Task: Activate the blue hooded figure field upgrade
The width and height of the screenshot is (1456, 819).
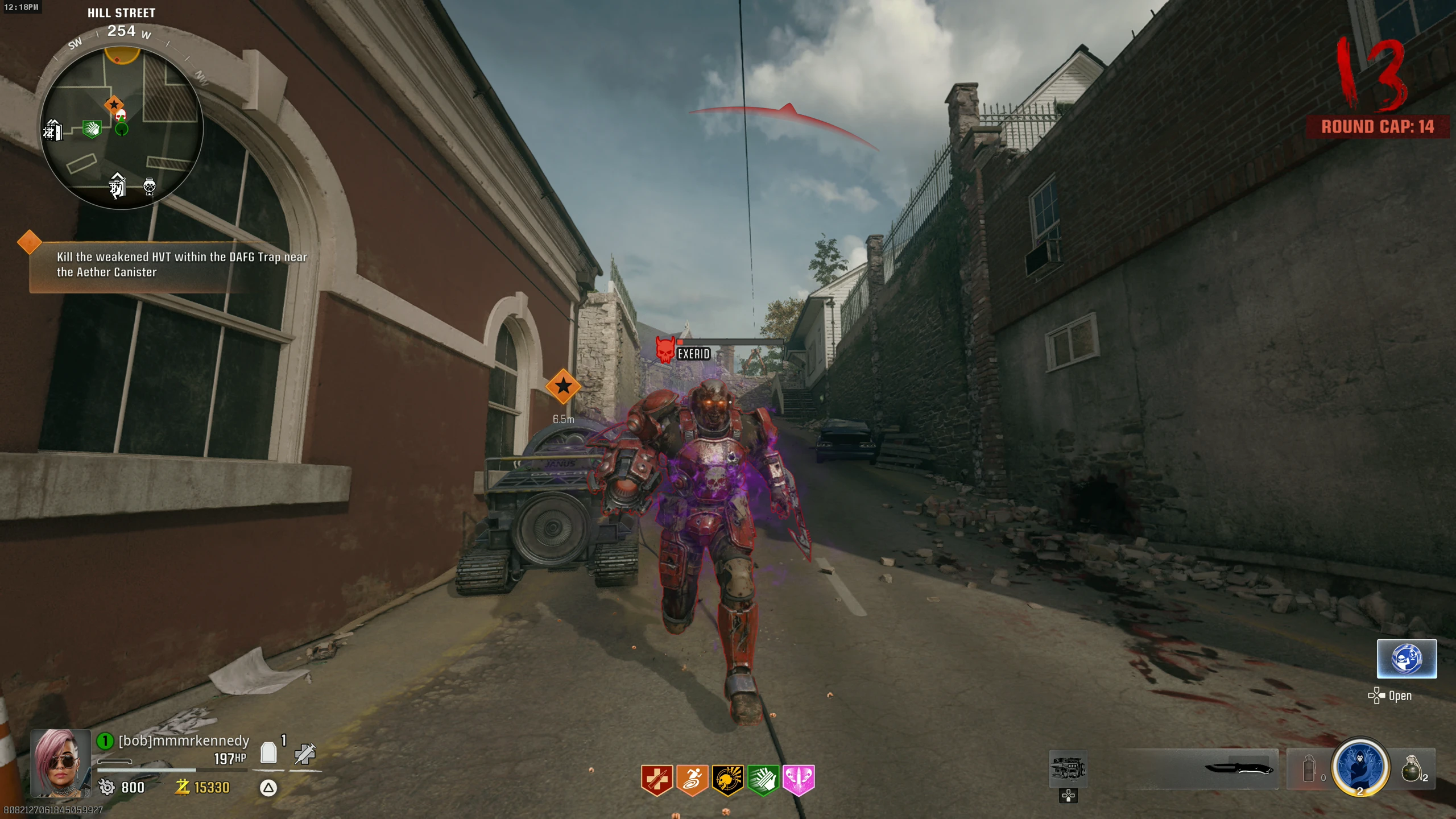Action: click(1359, 767)
